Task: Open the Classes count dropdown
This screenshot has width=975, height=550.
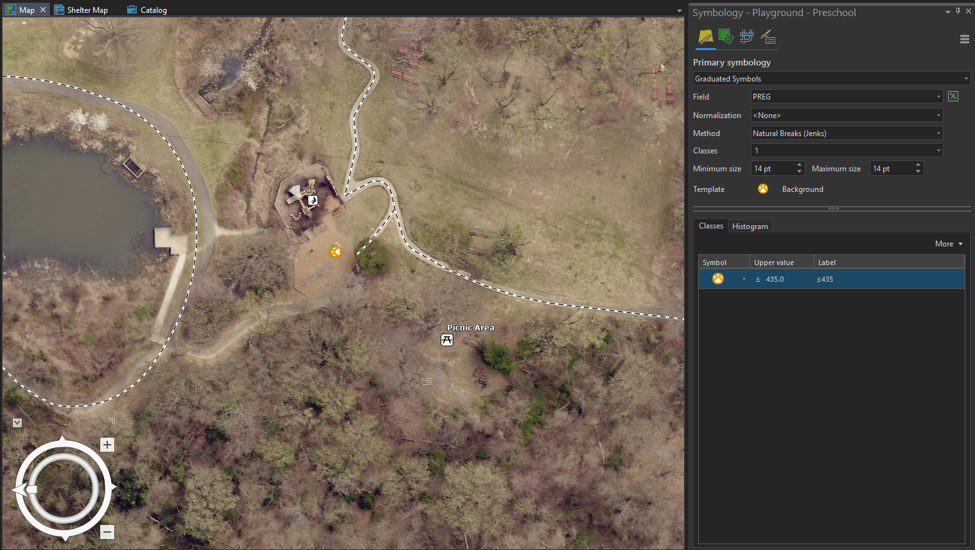Action: coord(847,151)
